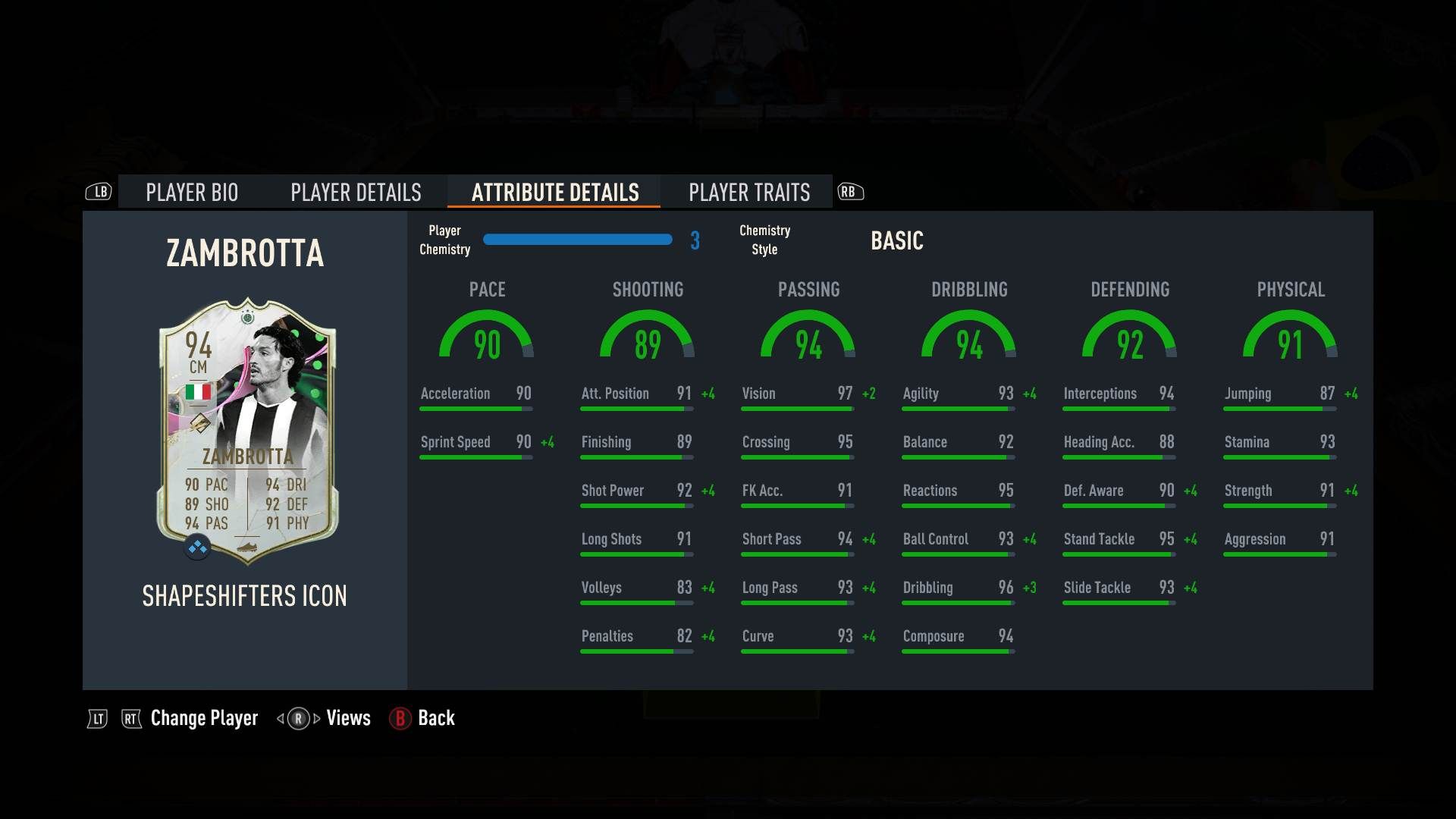Screen dimensions: 1456x819
Task: Select the Attribute Details tab
Action: point(555,193)
